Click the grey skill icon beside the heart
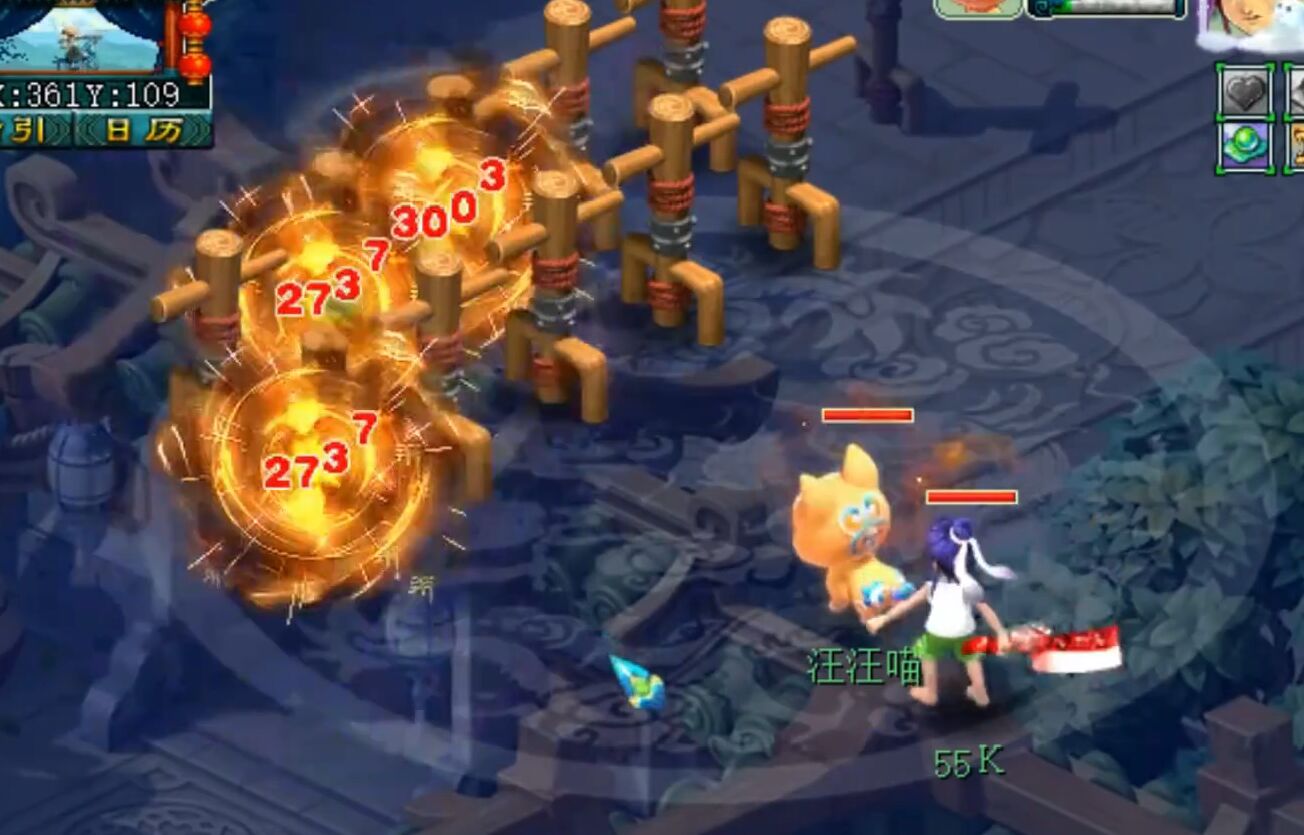 click(1296, 91)
